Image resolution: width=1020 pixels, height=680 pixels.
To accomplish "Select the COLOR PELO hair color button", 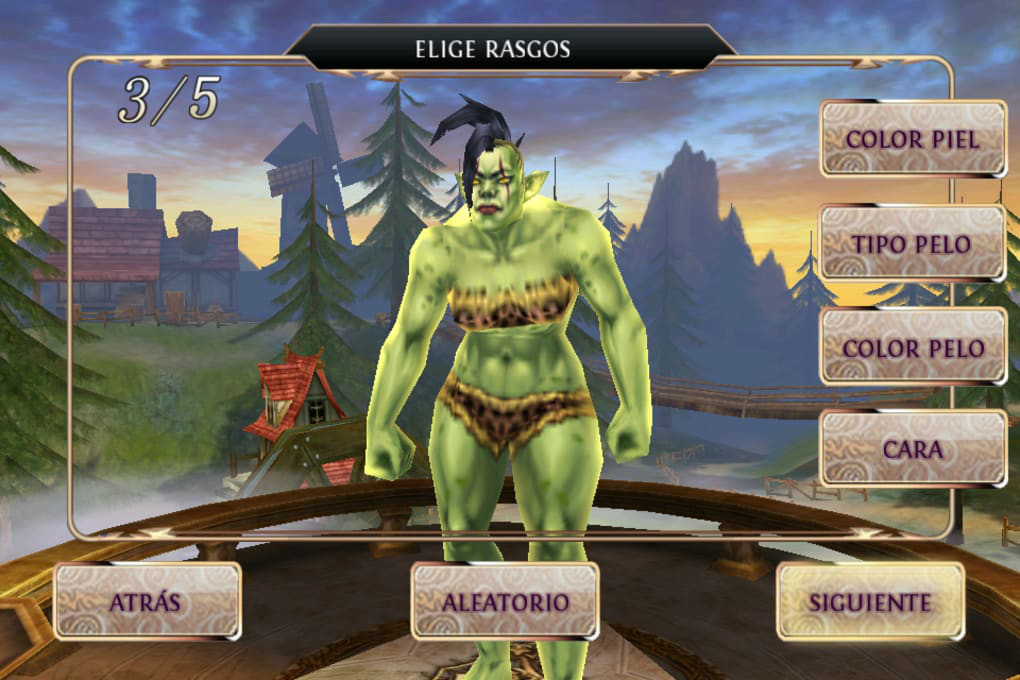I will pyautogui.click(x=912, y=347).
